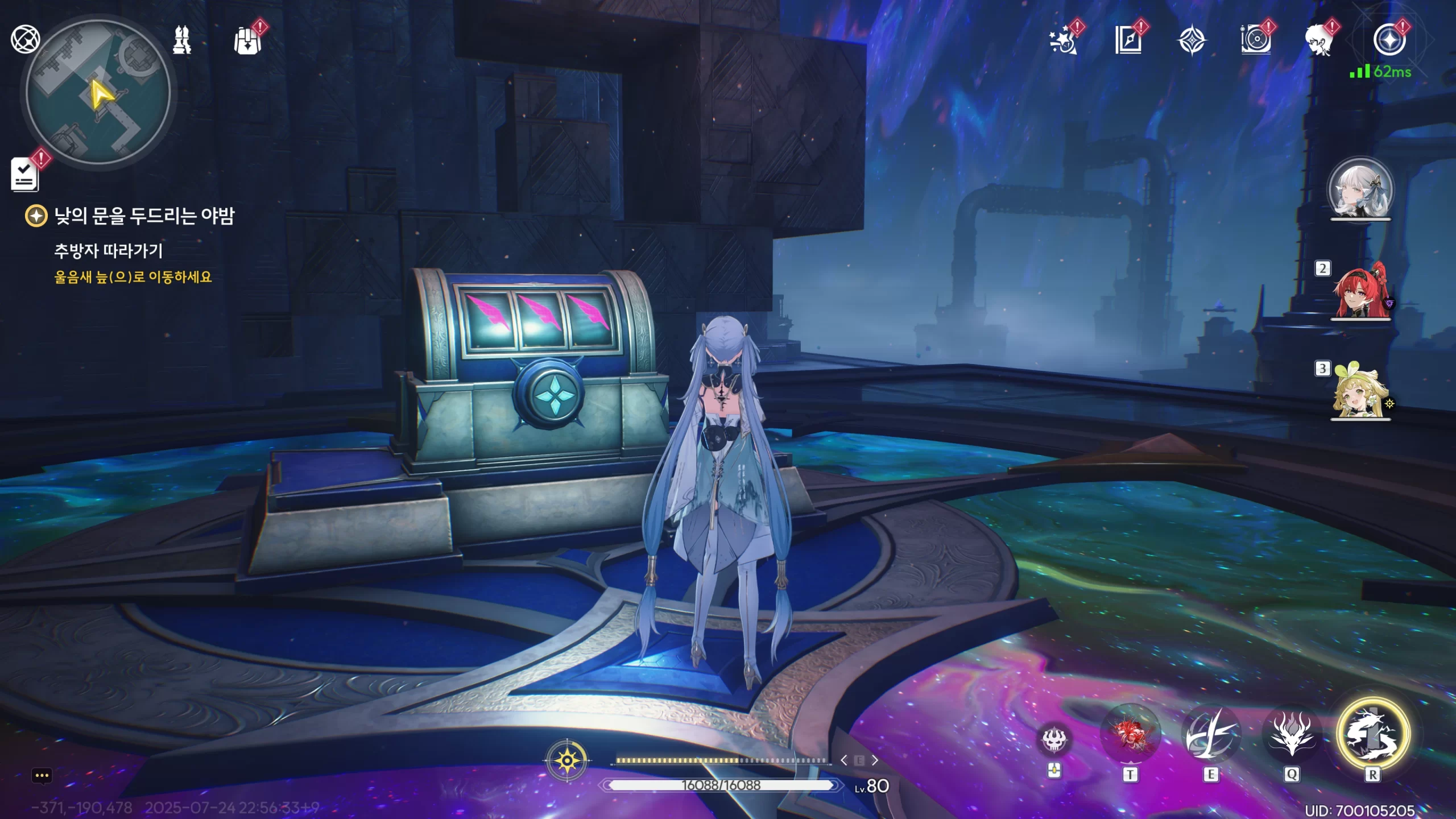Image resolution: width=1456 pixels, height=819 pixels.
Task: Open the chat speech bubble
Action: click(x=42, y=776)
